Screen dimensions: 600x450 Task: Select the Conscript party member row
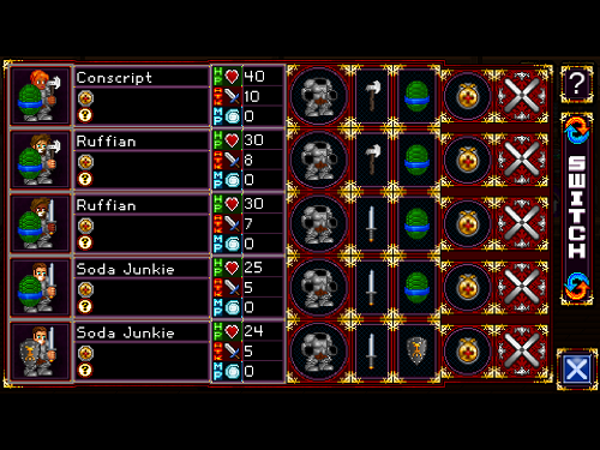coord(140,96)
